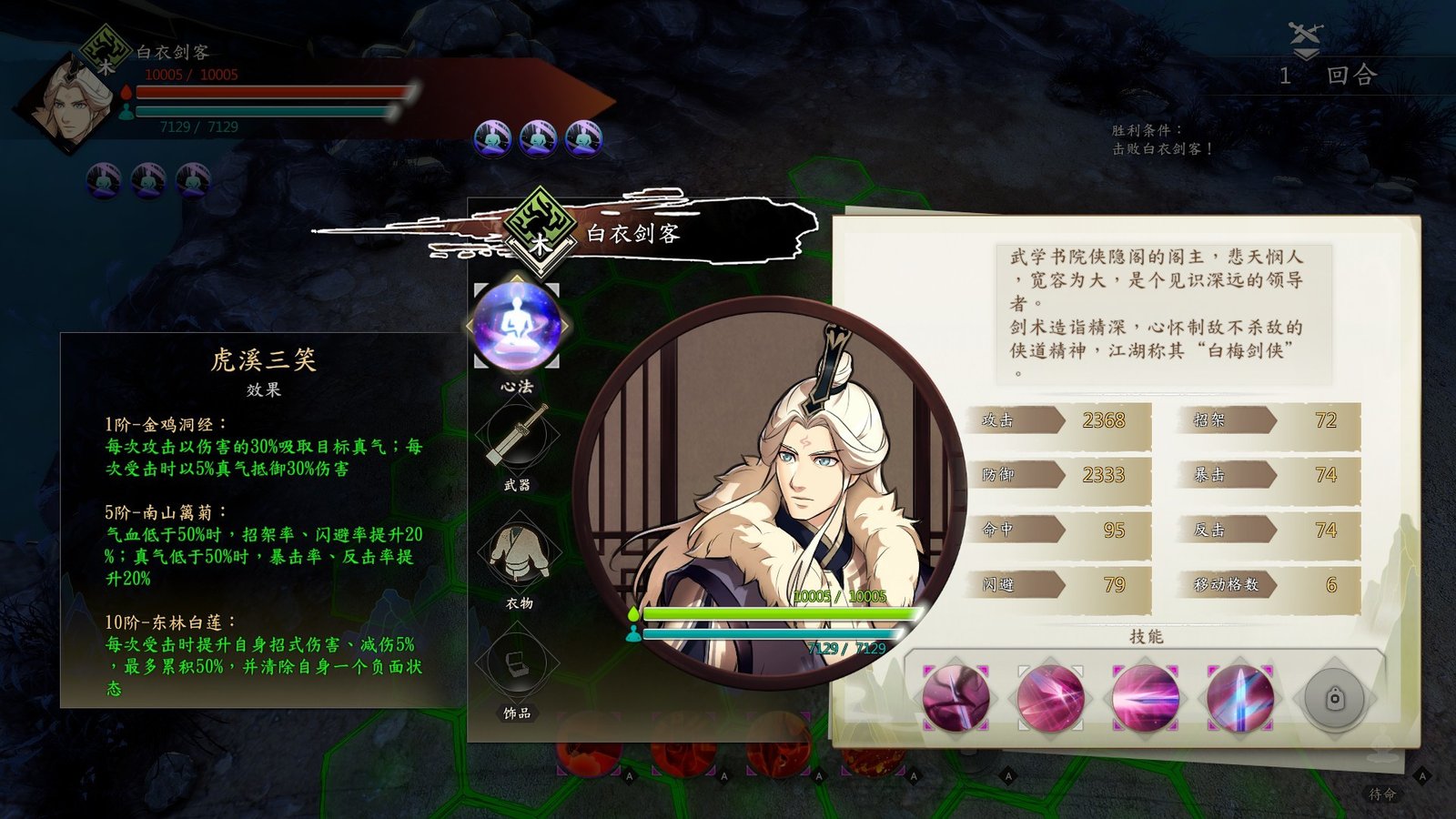Click the green health bar on the enemy portrait

click(778, 614)
